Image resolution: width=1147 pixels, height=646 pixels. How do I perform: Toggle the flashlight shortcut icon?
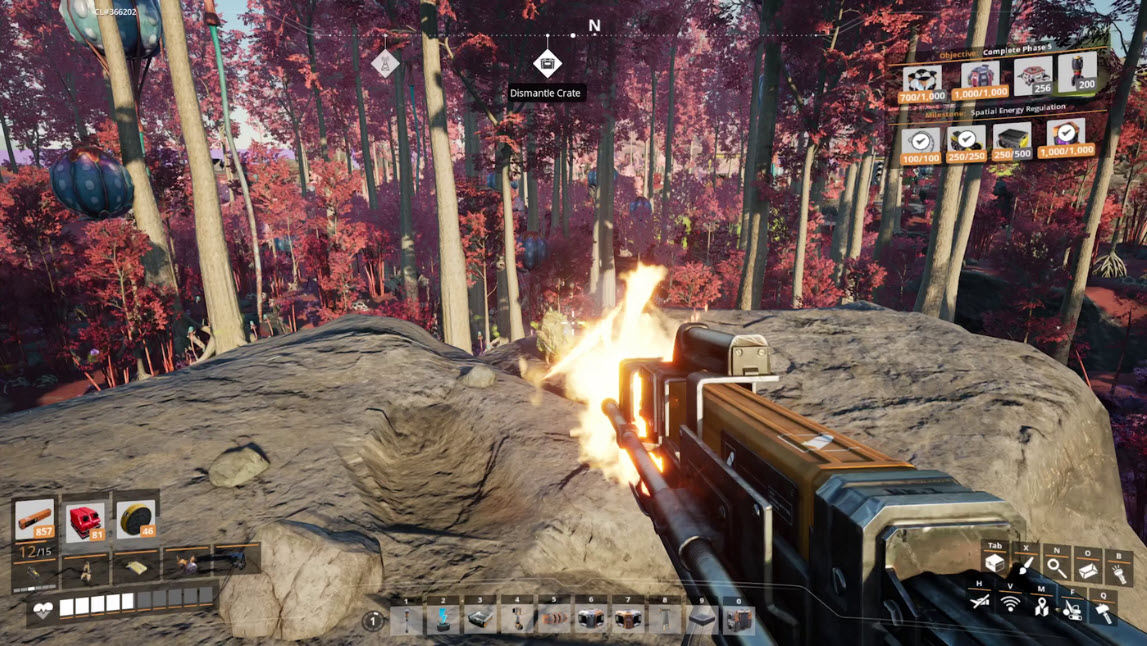pyautogui.click(x=1118, y=570)
